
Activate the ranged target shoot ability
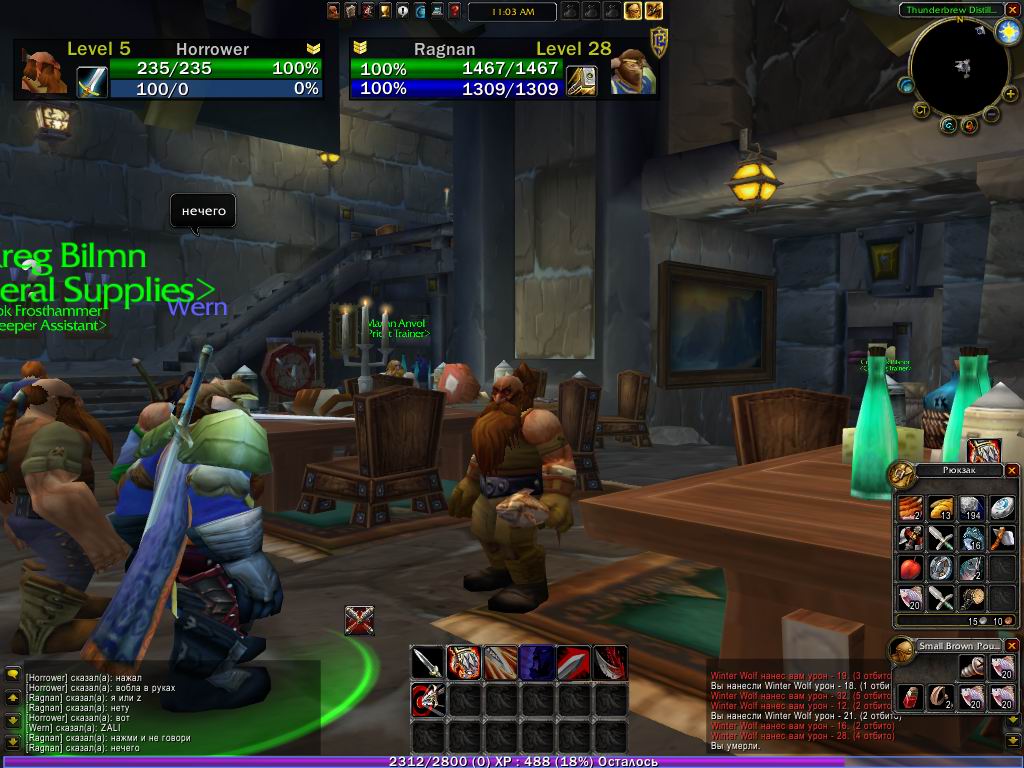[427, 698]
